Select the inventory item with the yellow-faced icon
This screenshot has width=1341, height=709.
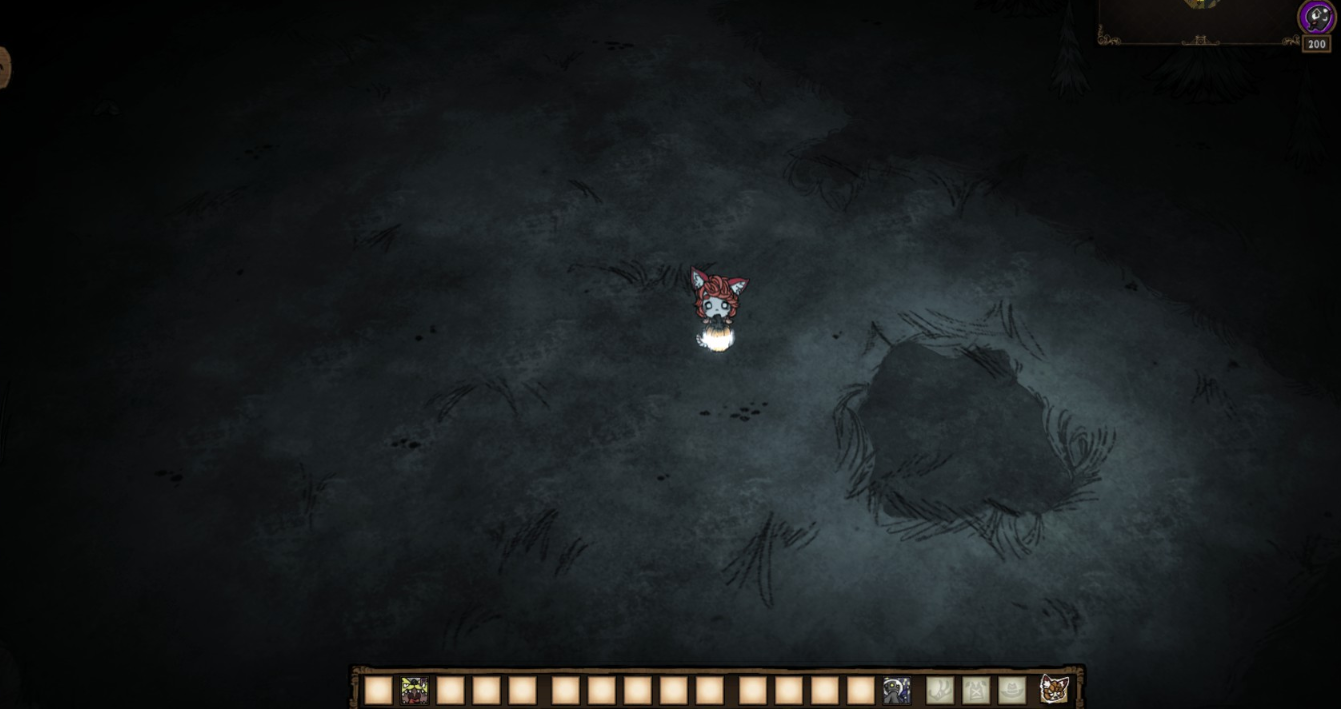pos(414,690)
